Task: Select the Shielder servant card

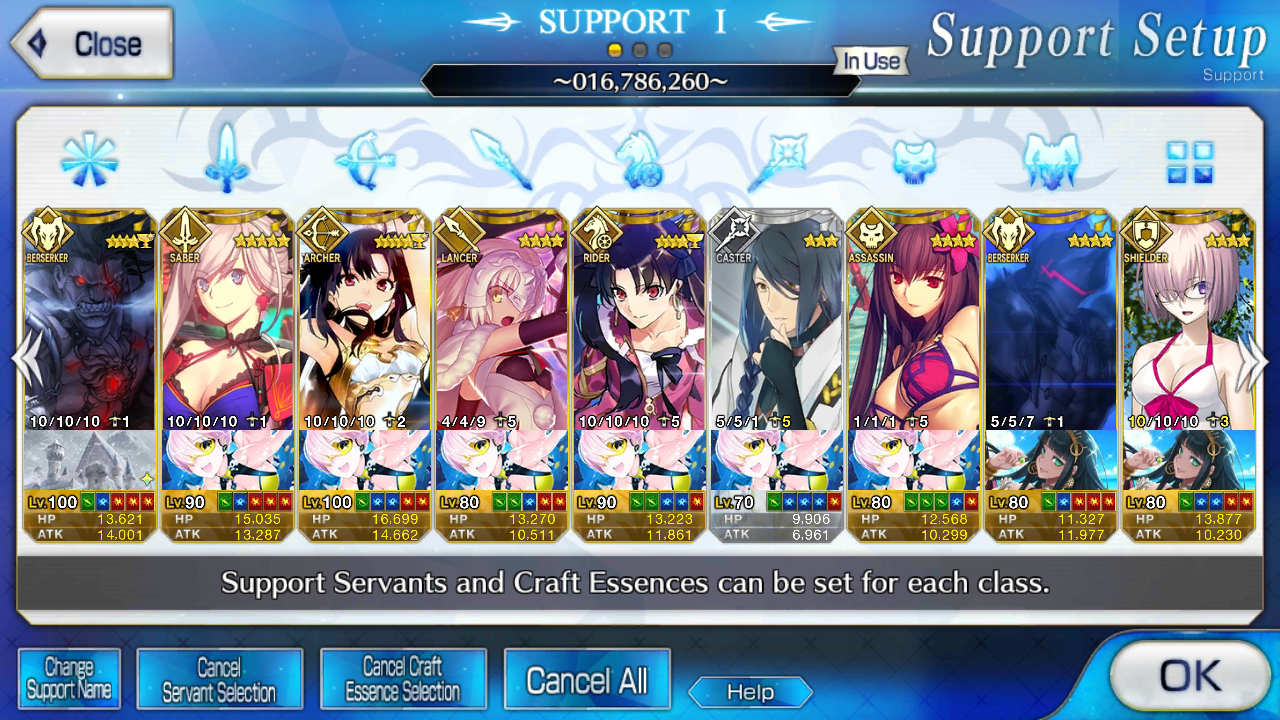Action: [x=1189, y=320]
